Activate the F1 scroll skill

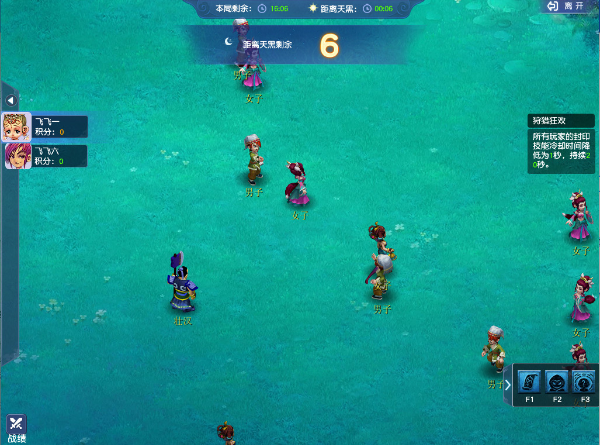point(530,381)
